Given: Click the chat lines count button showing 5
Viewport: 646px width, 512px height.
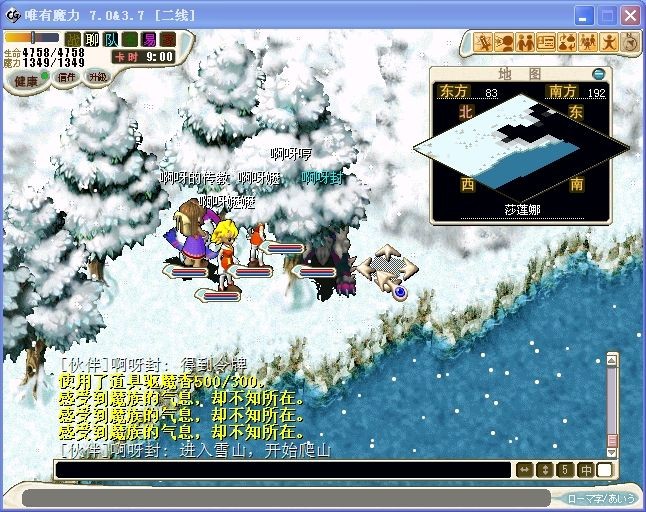Looking at the screenshot, I should (565, 470).
